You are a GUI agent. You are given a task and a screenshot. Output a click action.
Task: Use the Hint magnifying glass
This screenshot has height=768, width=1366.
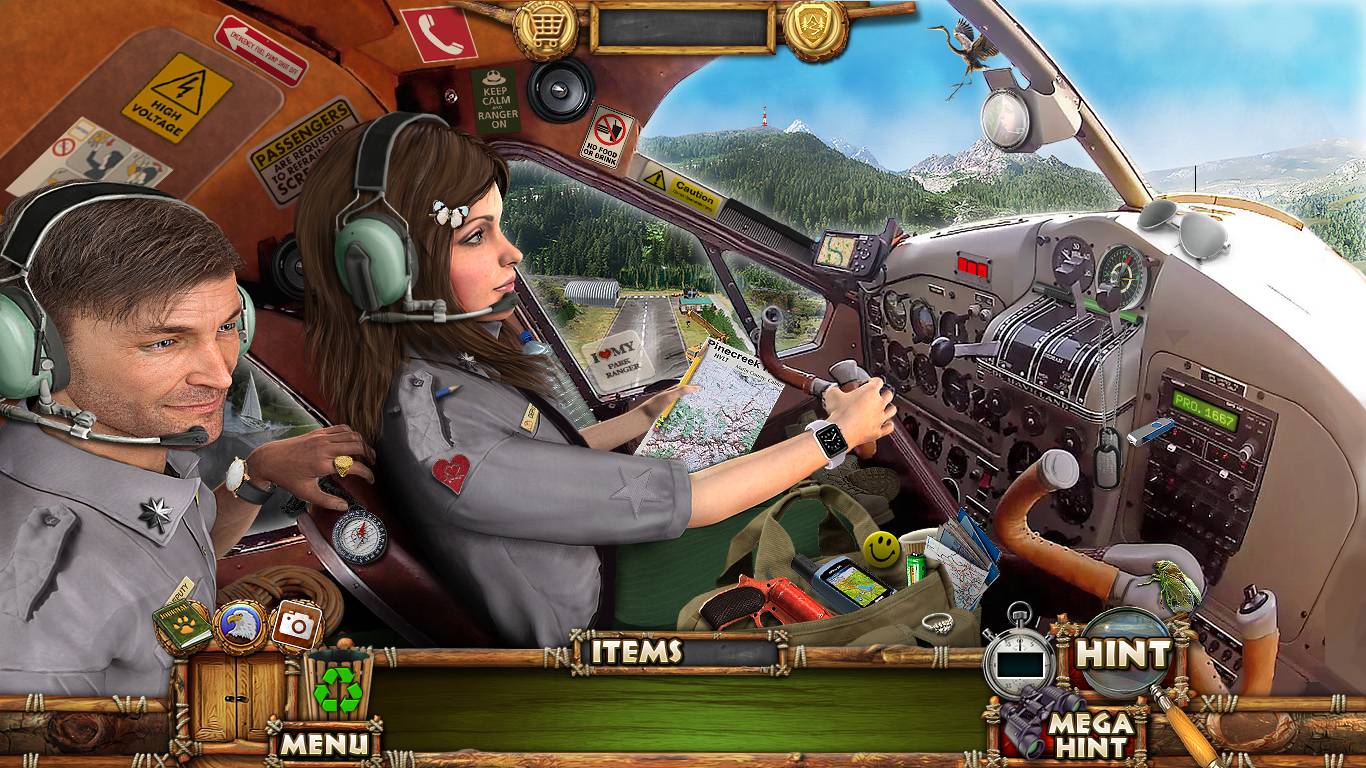click(1121, 654)
